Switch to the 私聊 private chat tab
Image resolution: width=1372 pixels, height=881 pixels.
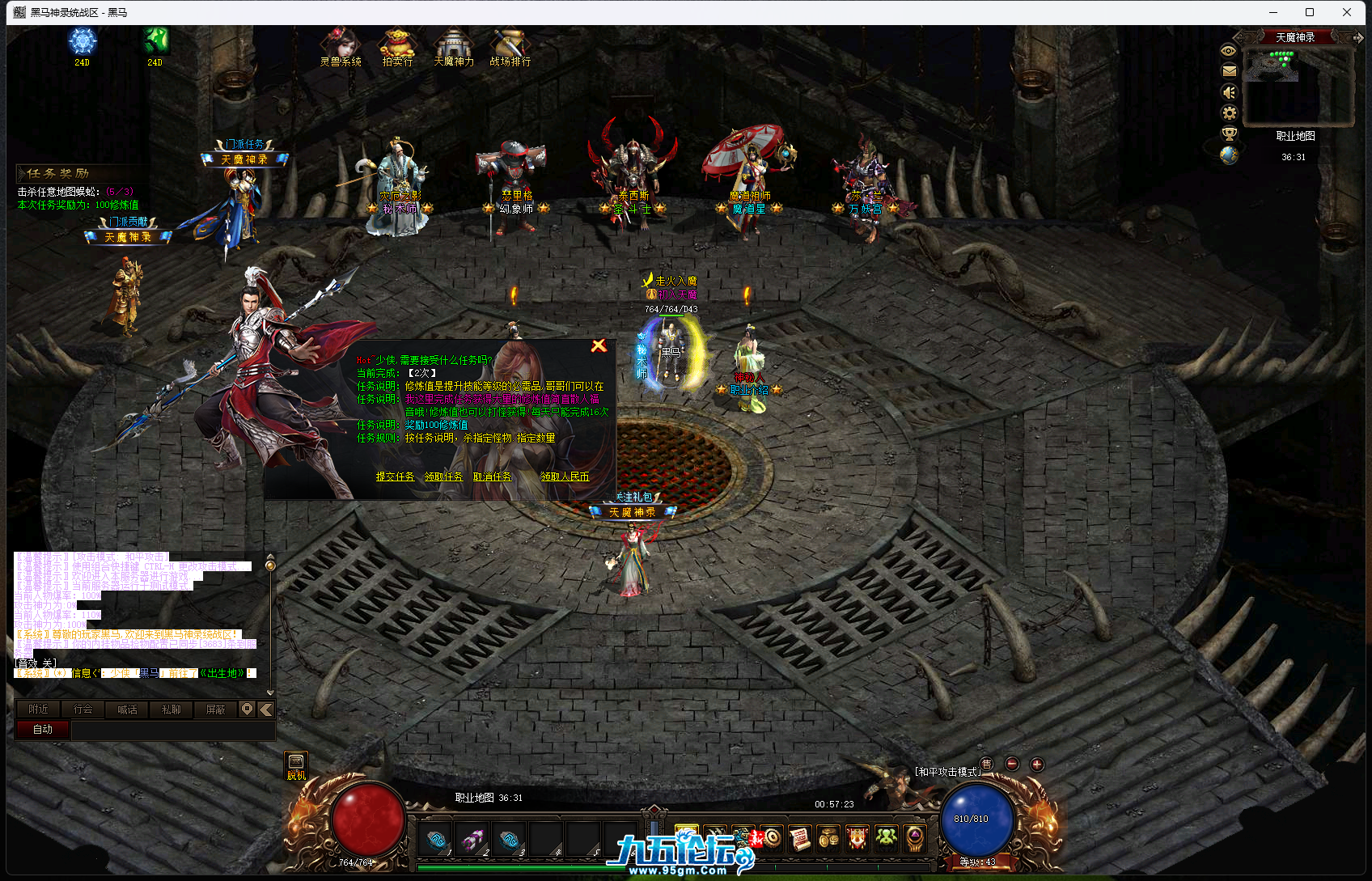(171, 709)
